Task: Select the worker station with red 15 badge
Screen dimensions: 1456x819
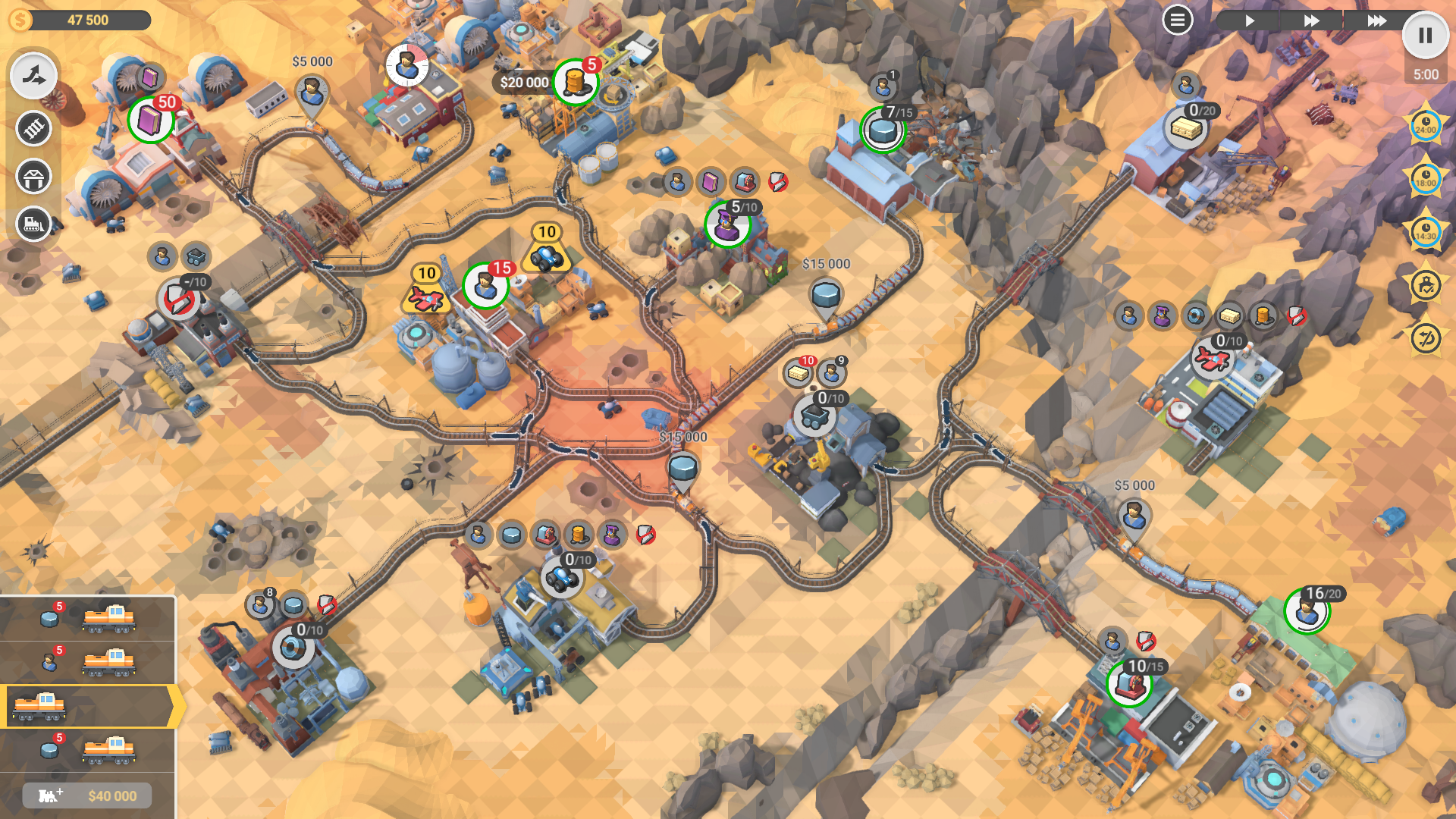Action: pos(485,286)
